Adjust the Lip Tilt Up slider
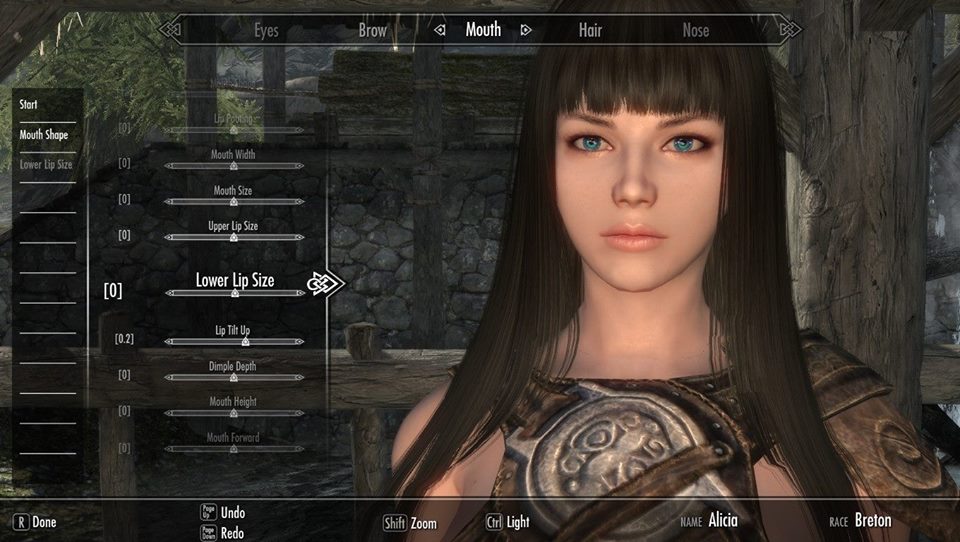960x542 pixels. (x=234, y=342)
